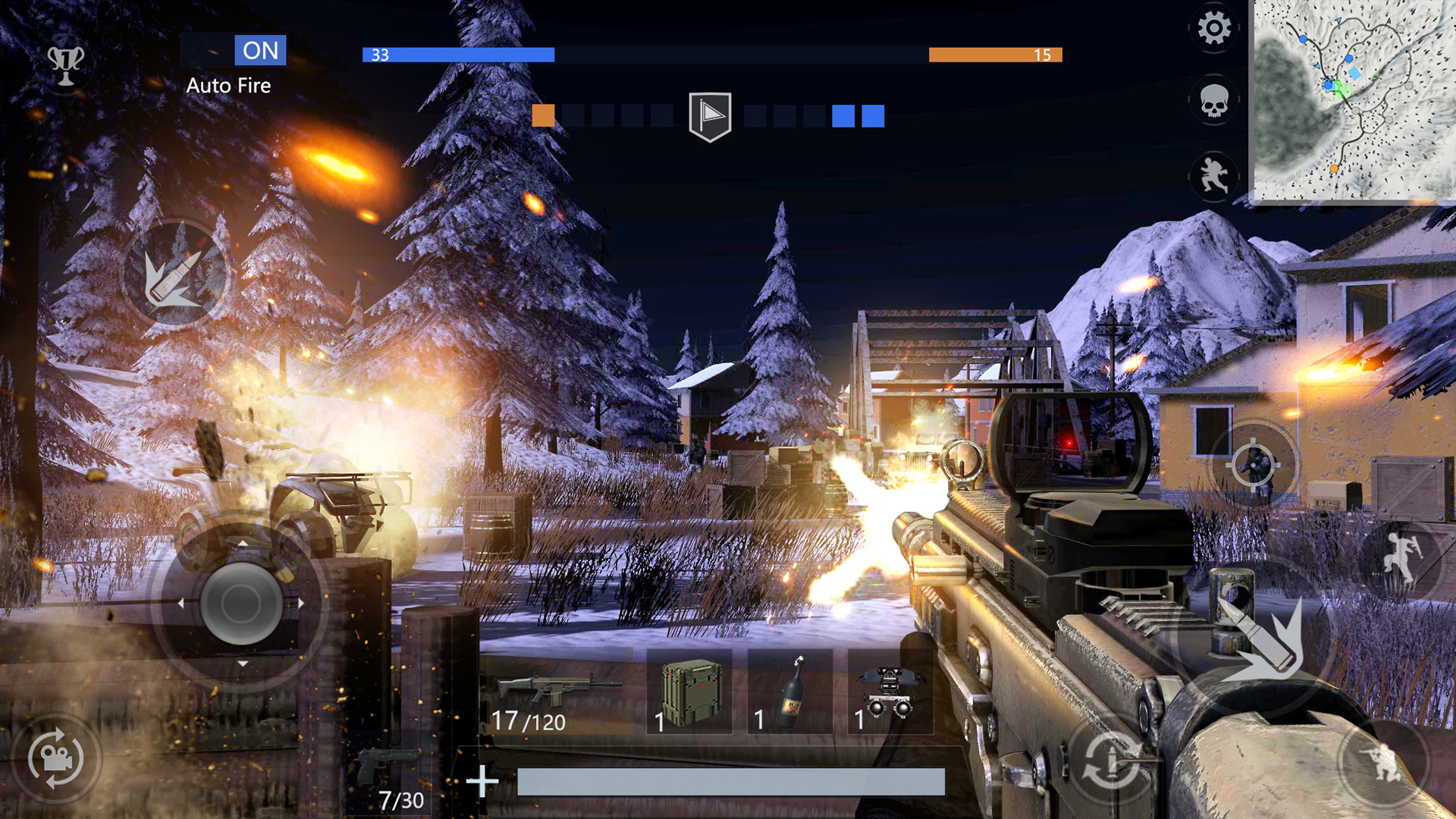Select the molotov bottle slot
The width and height of the screenshot is (1456, 819).
789,692
